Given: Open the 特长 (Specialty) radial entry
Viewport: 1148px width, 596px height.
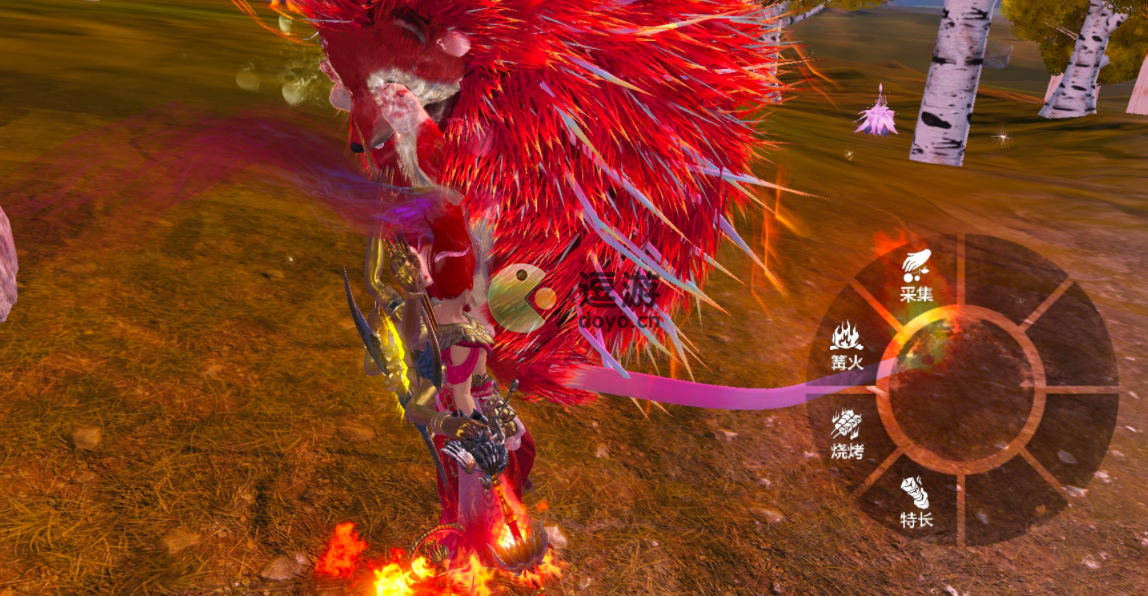Looking at the screenshot, I should pos(916,503).
